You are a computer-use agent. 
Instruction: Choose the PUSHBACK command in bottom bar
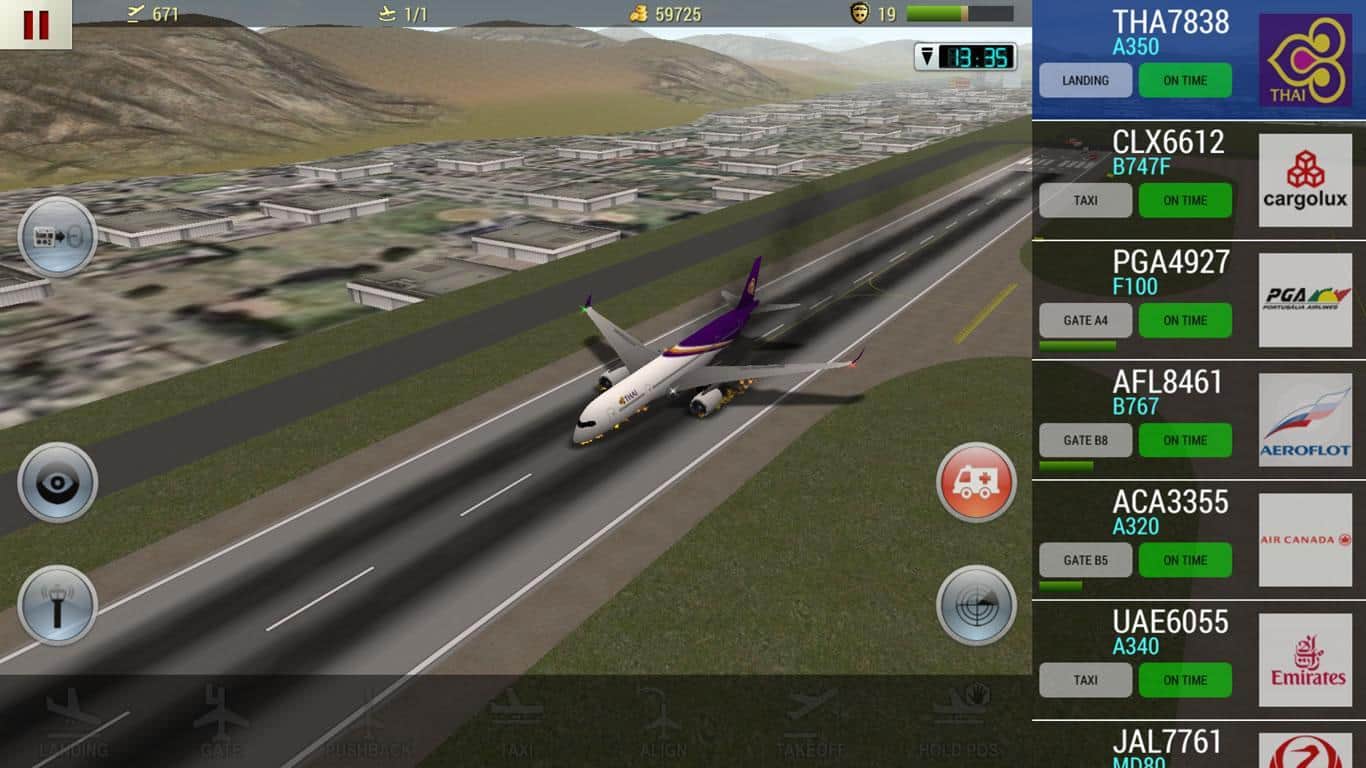(368, 722)
